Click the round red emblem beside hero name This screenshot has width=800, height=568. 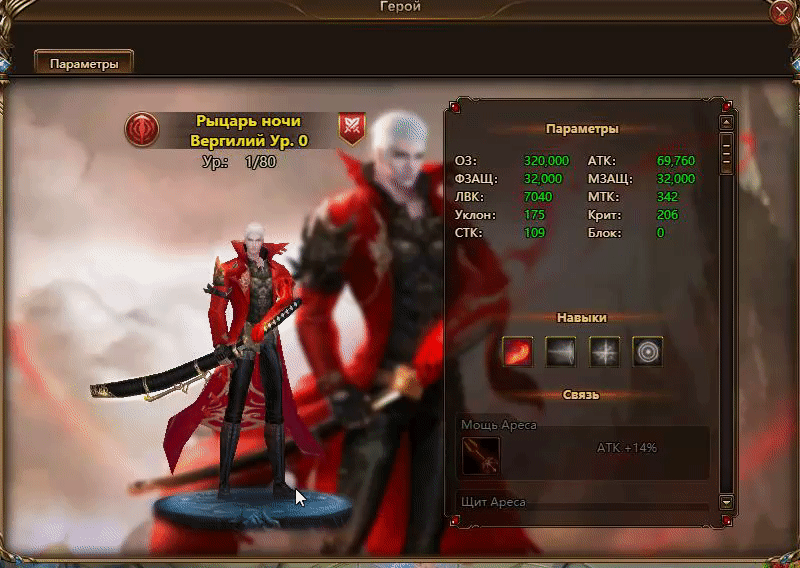tap(142, 129)
